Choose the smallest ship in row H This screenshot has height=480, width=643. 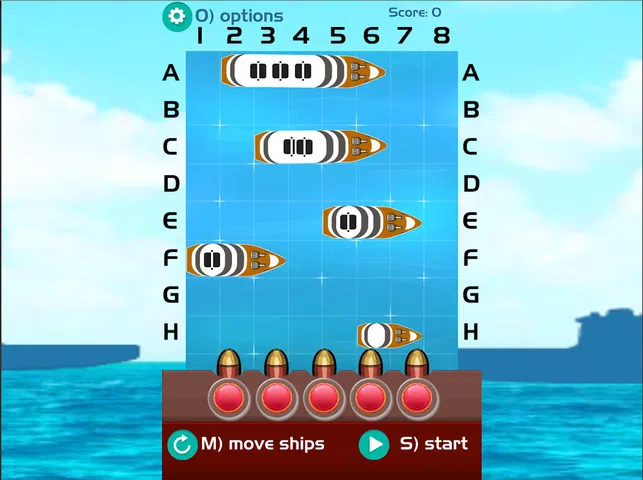pyautogui.click(x=388, y=334)
